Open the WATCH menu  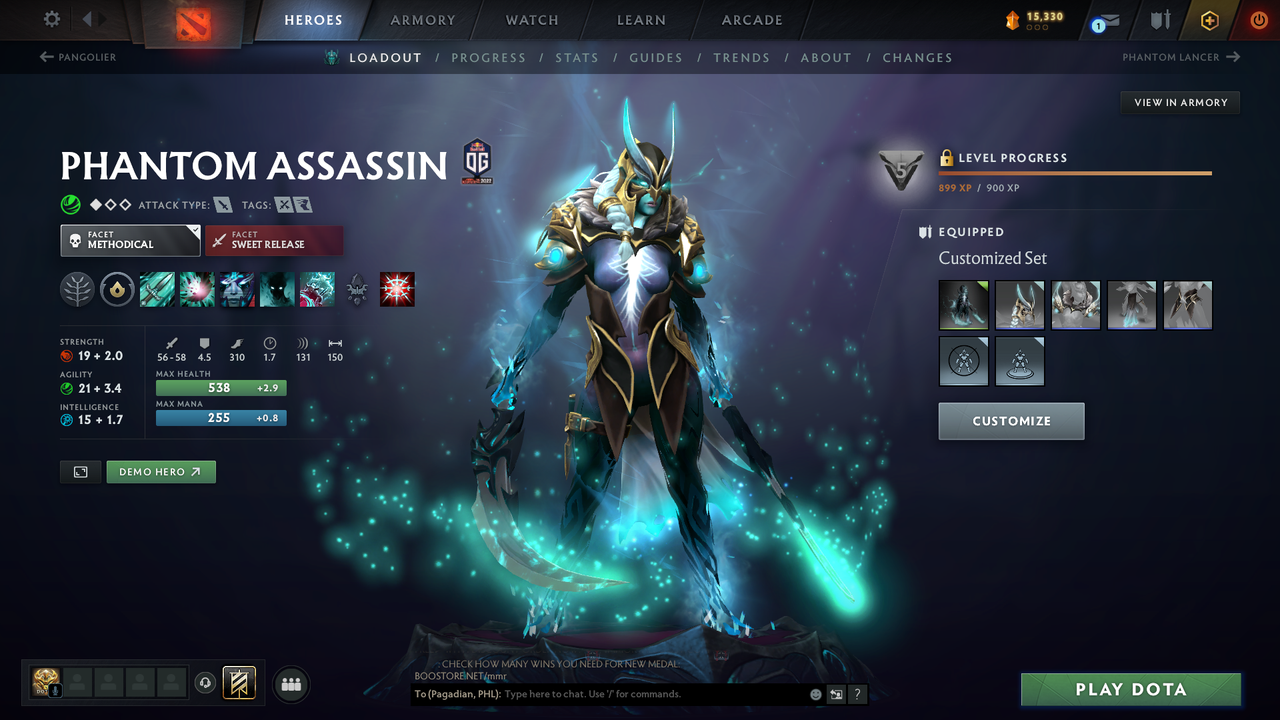point(531,20)
